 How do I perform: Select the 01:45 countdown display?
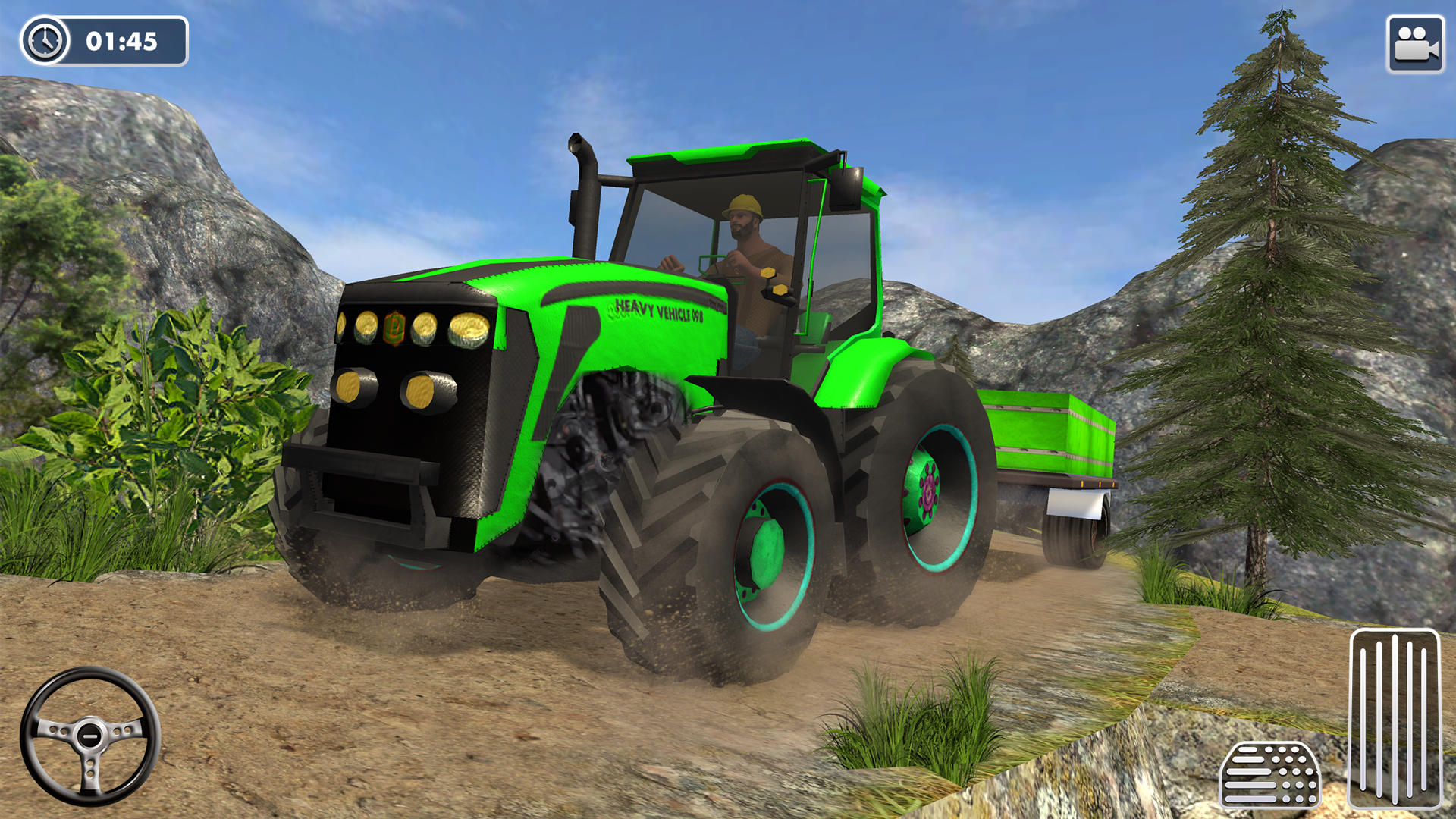click(121, 39)
